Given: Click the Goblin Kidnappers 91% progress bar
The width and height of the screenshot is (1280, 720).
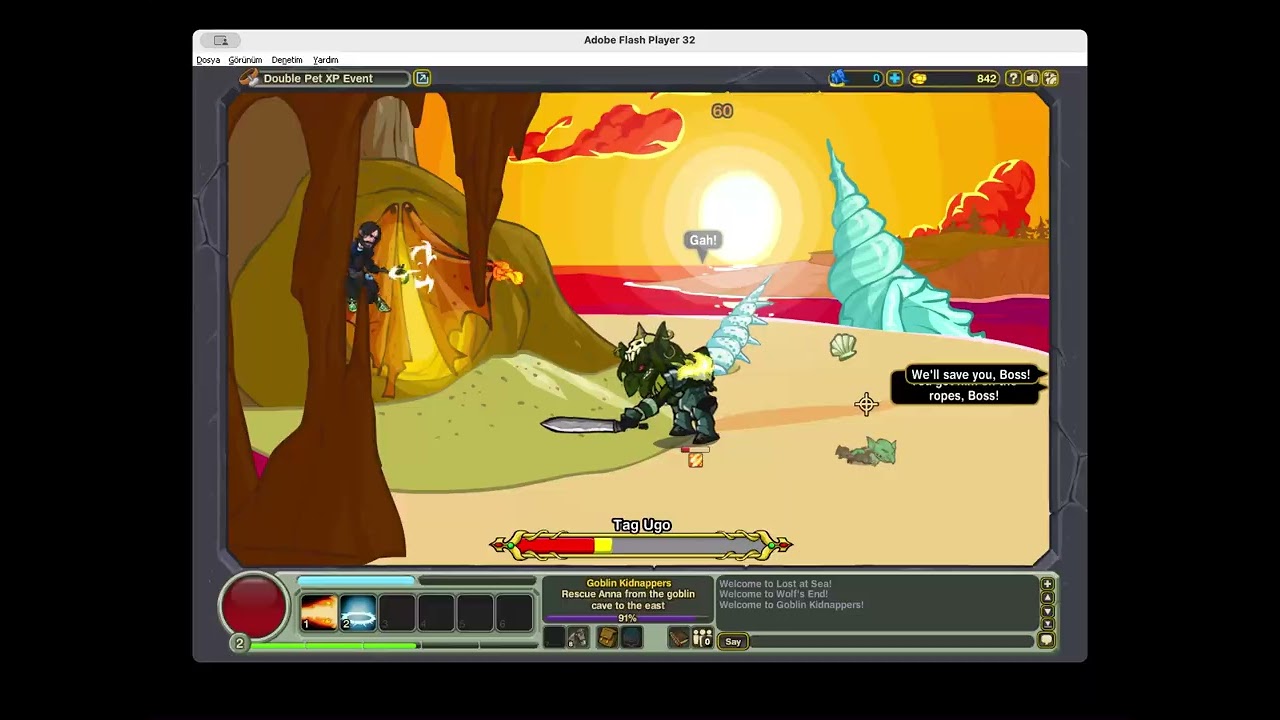Looking at the screenshot, I should click(628, 618).
